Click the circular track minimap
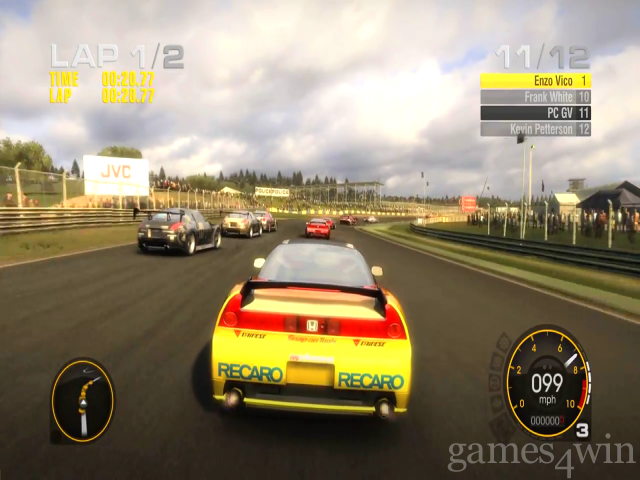Viewport: 640px width, 480px height. pyautogui.click(x=82, y=400)
